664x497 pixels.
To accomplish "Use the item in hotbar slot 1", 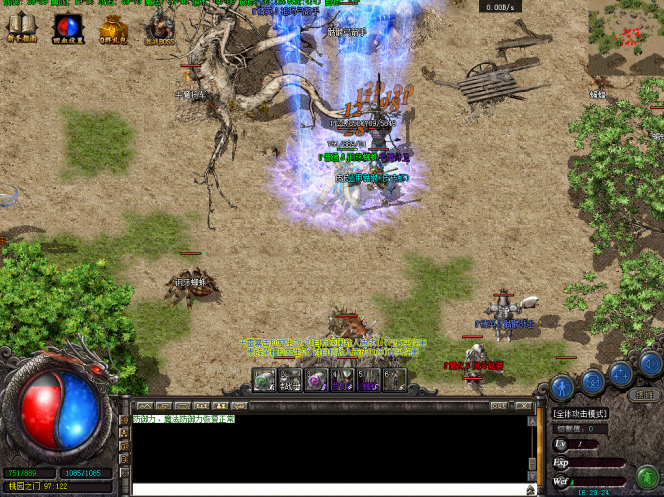I will coord(264,380).
